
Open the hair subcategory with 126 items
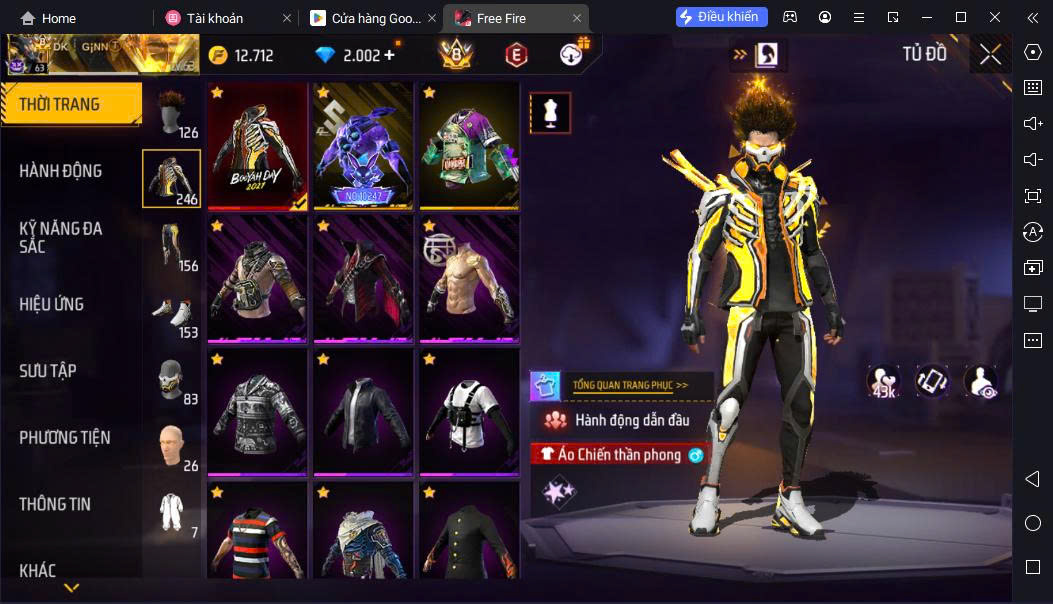172,112
